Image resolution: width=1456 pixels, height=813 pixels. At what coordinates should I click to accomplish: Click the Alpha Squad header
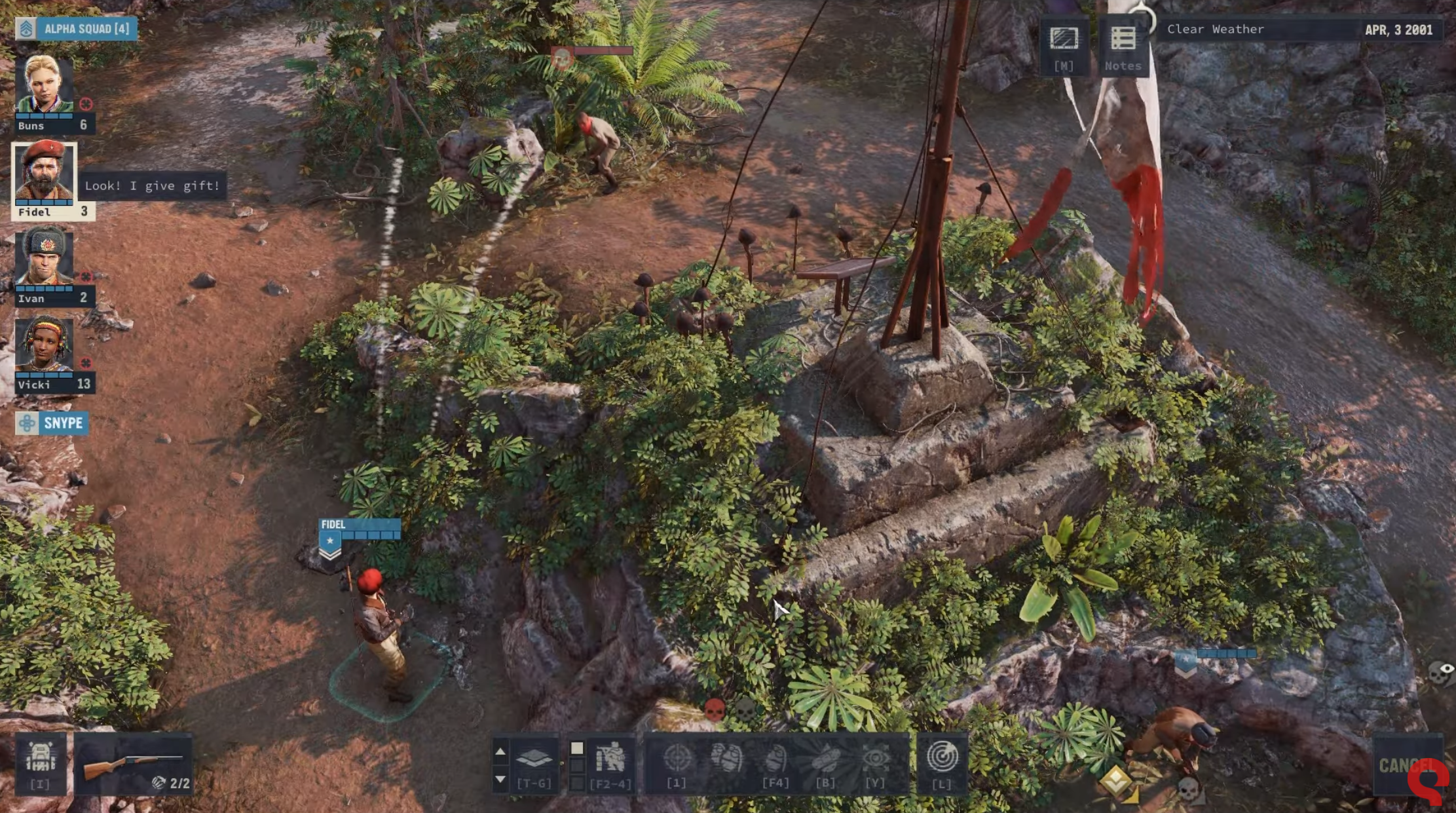(x=77, y=29)
